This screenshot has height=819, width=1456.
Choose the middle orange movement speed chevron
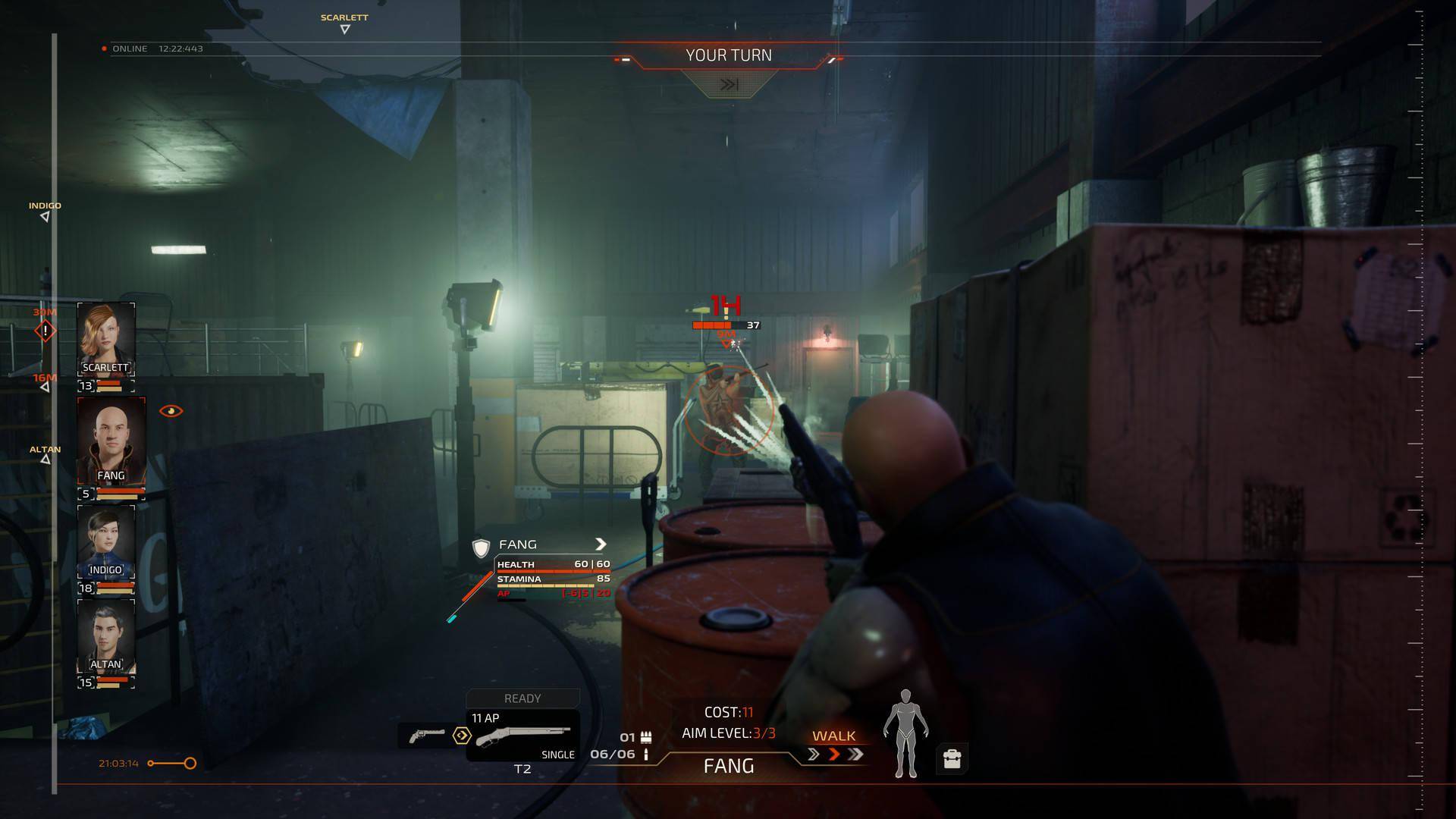(834, 755)
